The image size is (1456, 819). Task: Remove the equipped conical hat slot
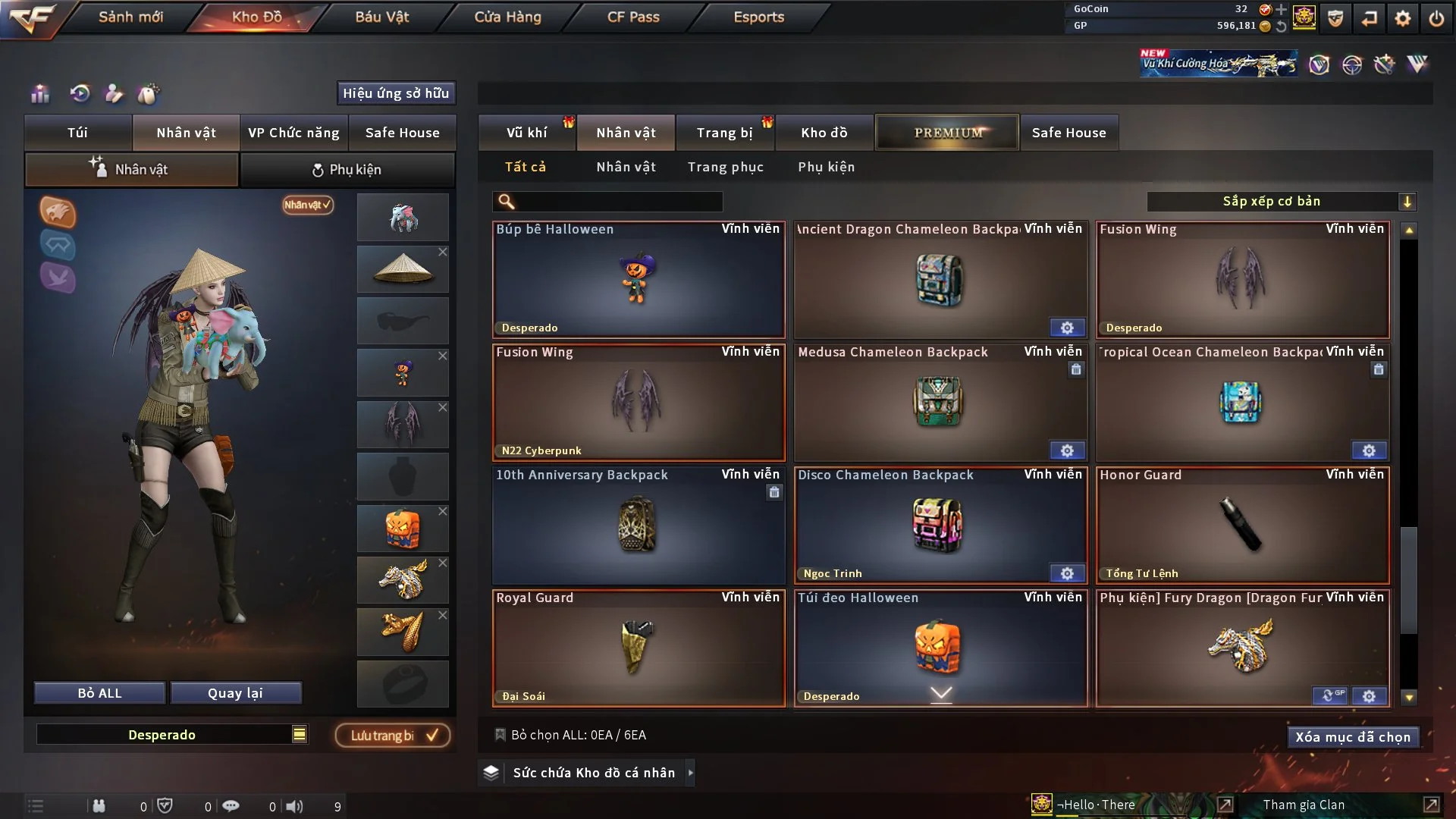pyautogui.click(x=443, y=252)
